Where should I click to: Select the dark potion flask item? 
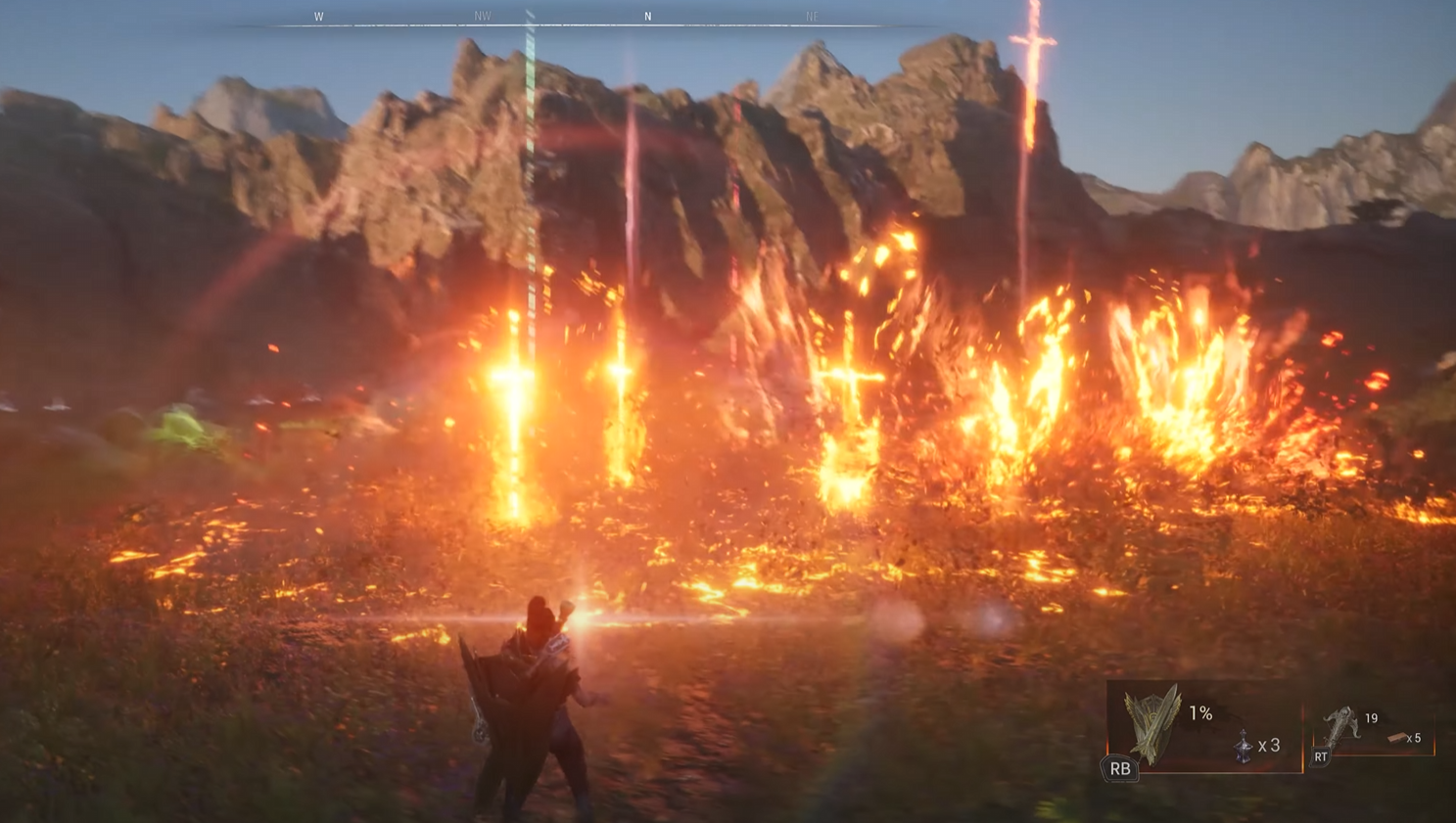(1243, 746)
